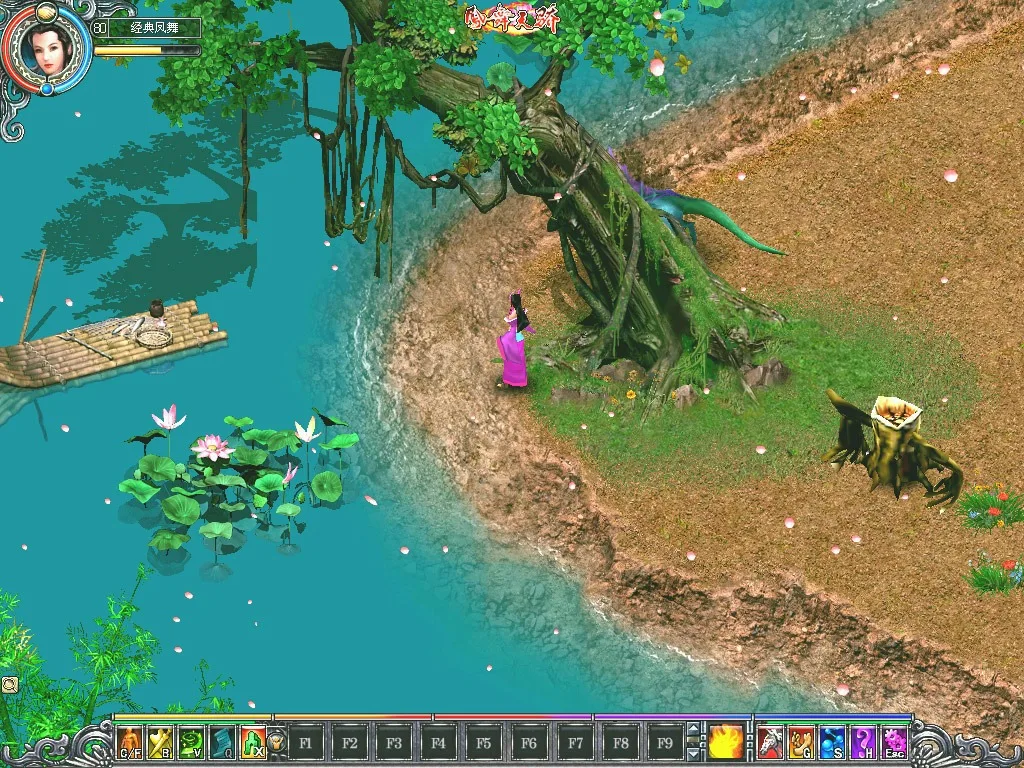This screenshot has height=768, width=1024.
Task: Click the green rock icon marked X
Action: click(x=252, y=742)
